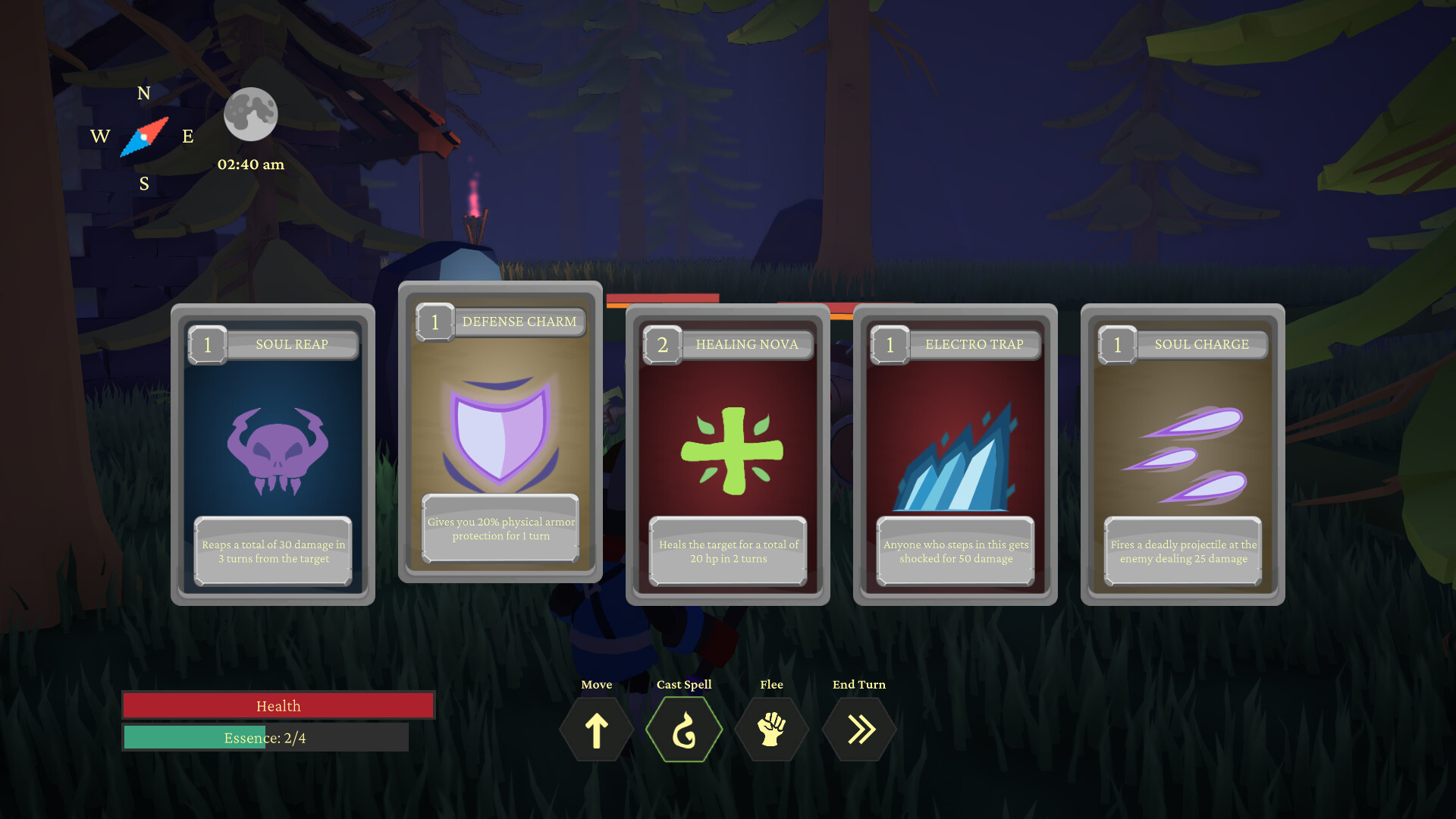Click the Move arrow icon

pyautogui.click(x=596, y=729)
